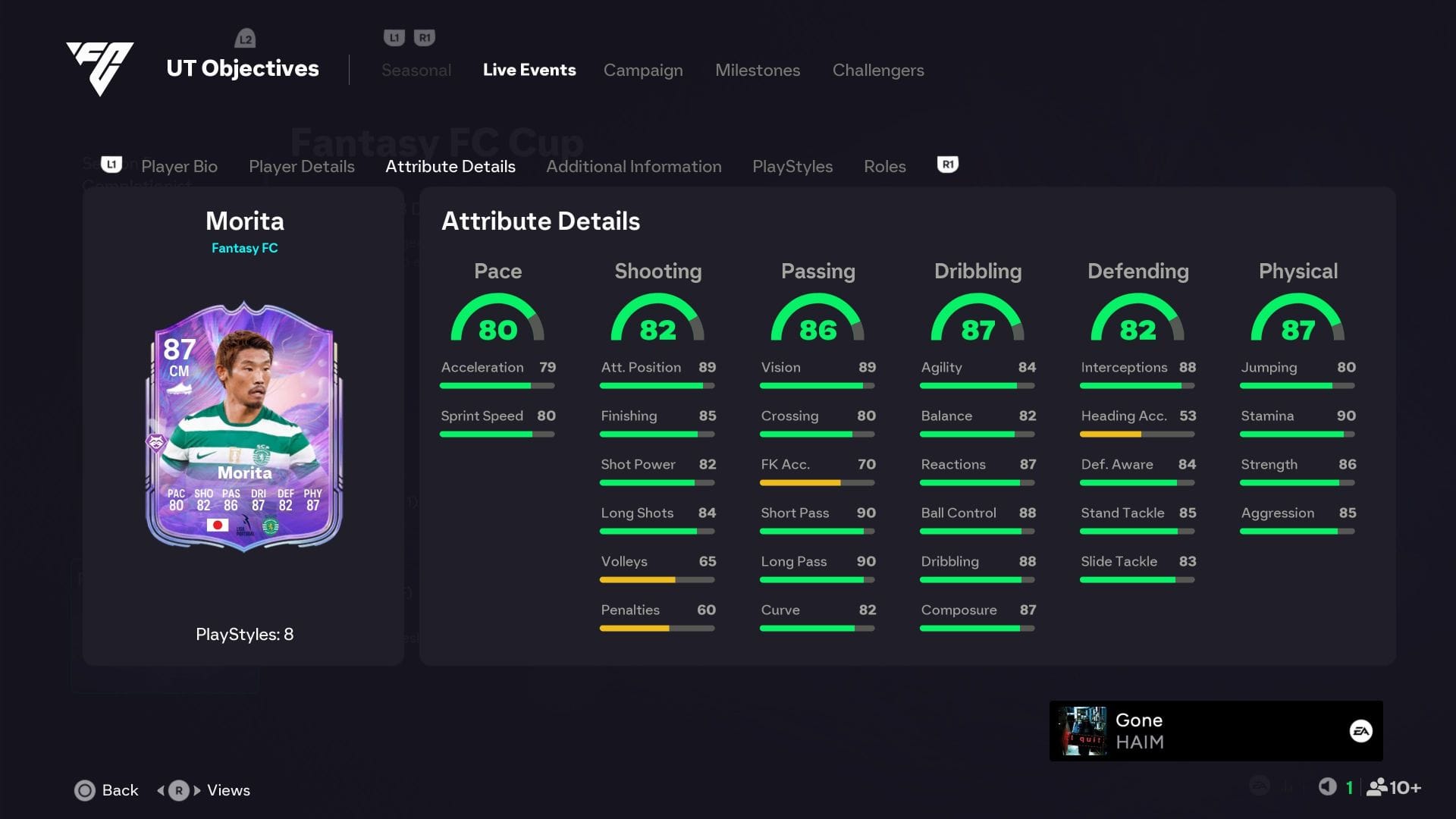Click the R1 bumper icon near Roles
Screen dimensions: 1456x819
946,164
